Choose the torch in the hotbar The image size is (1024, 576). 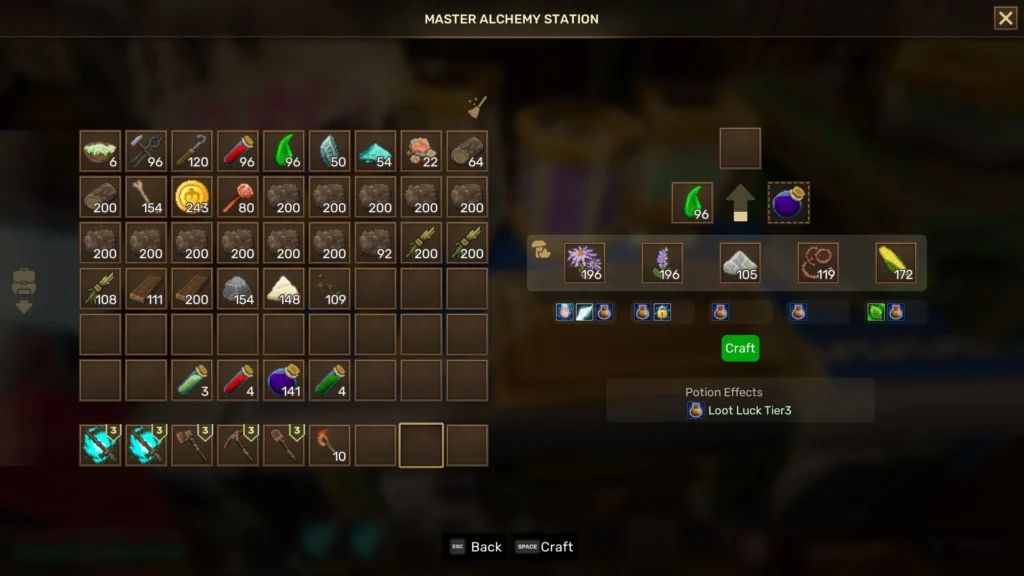[330, 445]
